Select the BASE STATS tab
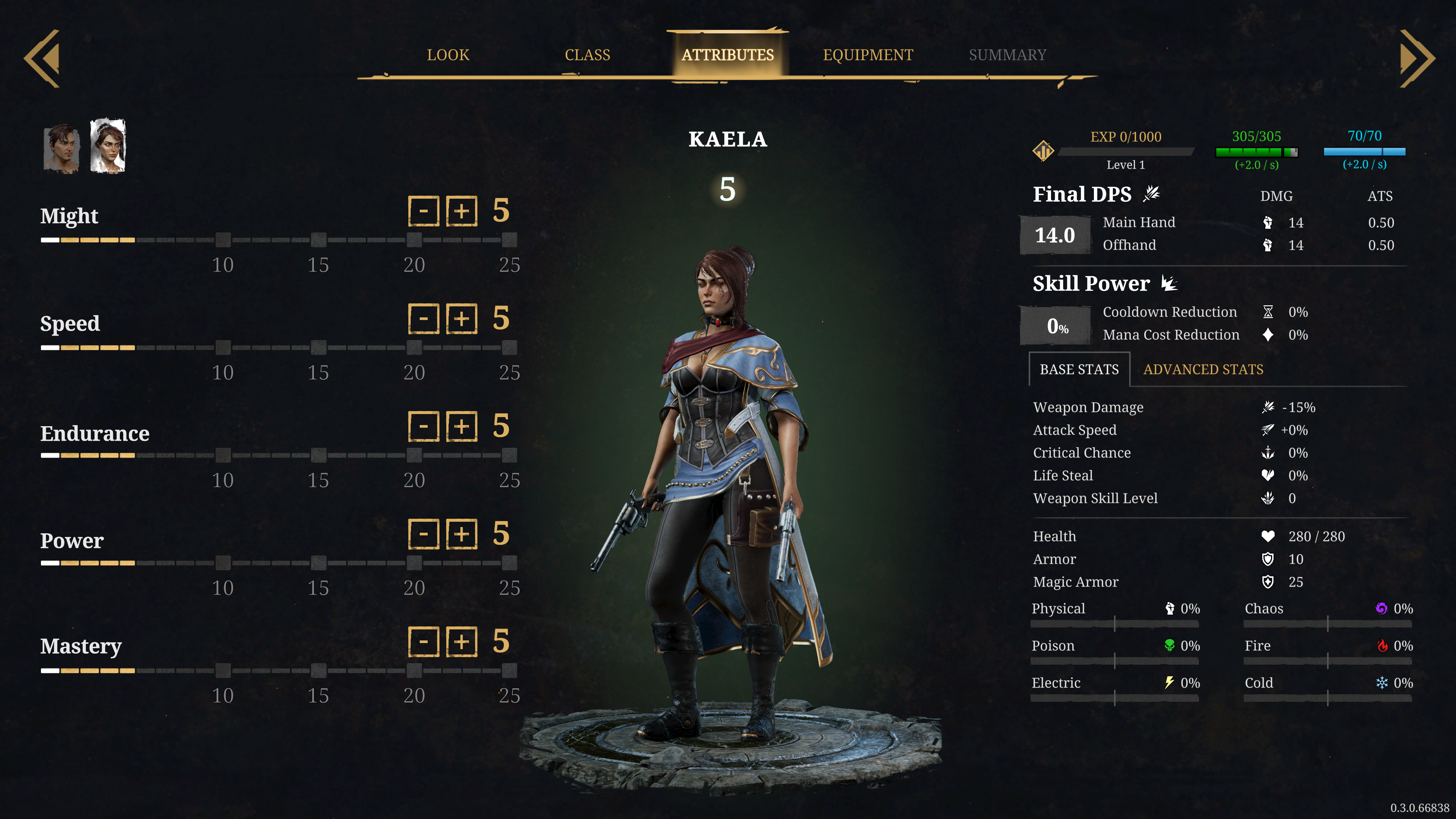Screen dimensions: 1456x819 tap(1079, 370)
